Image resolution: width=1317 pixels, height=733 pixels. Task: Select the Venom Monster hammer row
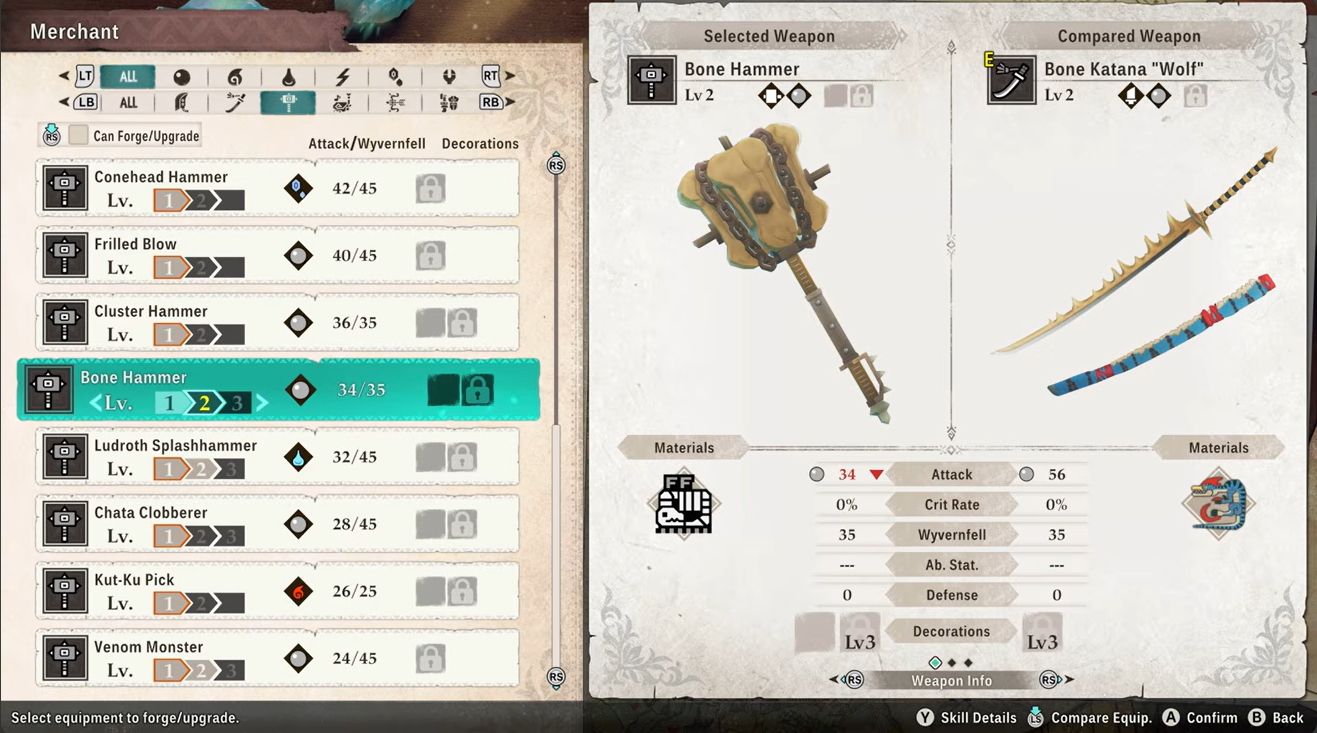click(277, 658)
